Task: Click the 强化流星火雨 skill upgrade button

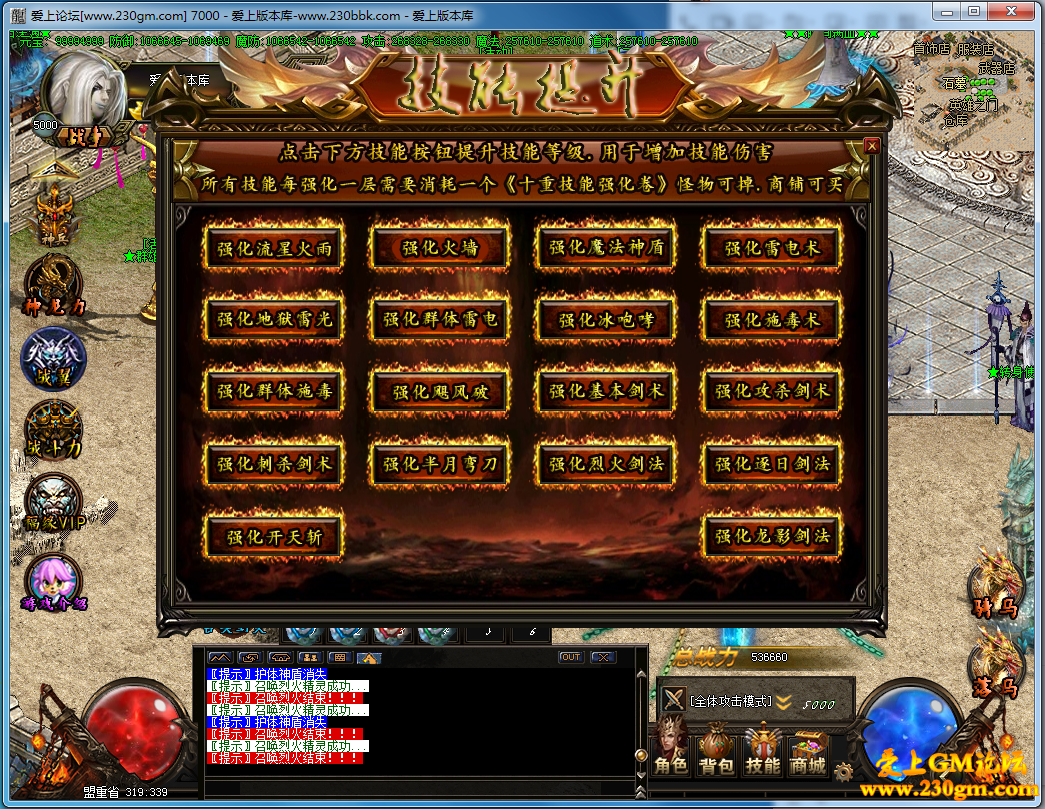Action: (273, 248)
